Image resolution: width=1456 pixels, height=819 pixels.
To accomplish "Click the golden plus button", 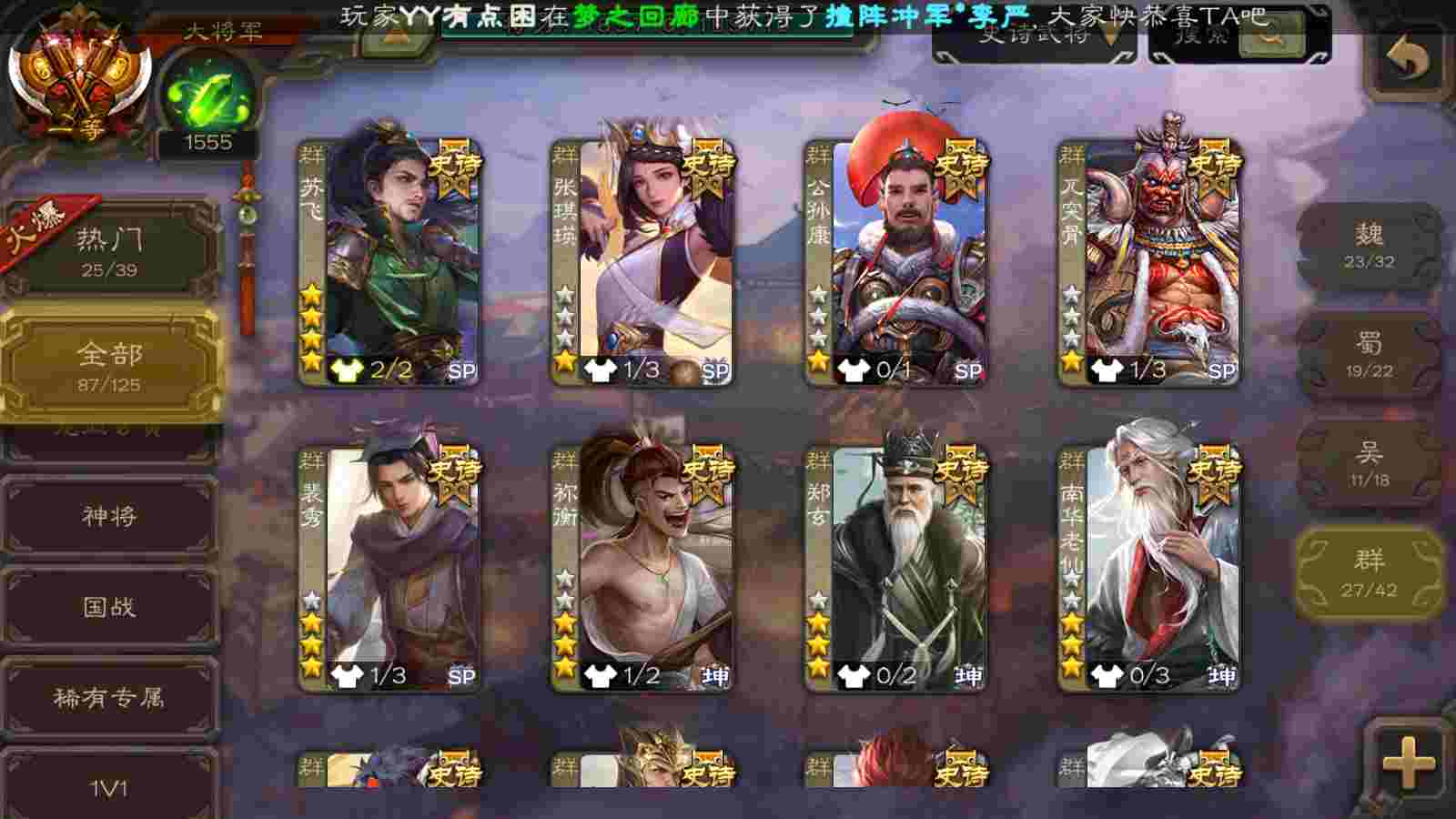I will [1407, 763].
